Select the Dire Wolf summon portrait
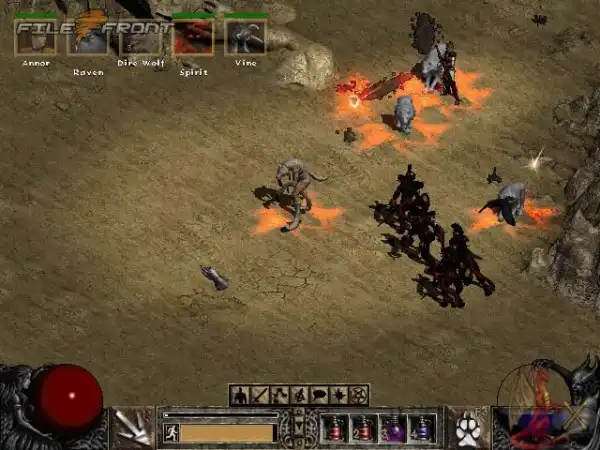The height and width of the screenshot is (450, 600). [x=140, y=37]
